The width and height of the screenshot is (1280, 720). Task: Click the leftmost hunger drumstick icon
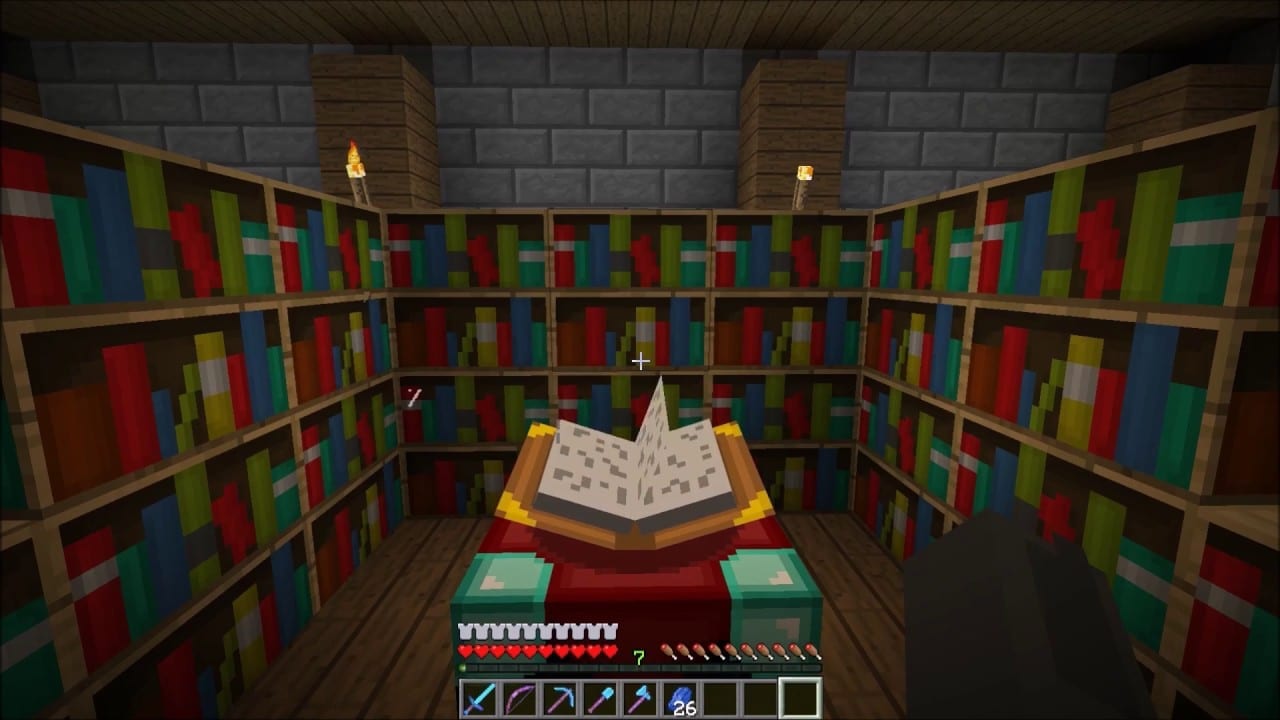(666, 650)
